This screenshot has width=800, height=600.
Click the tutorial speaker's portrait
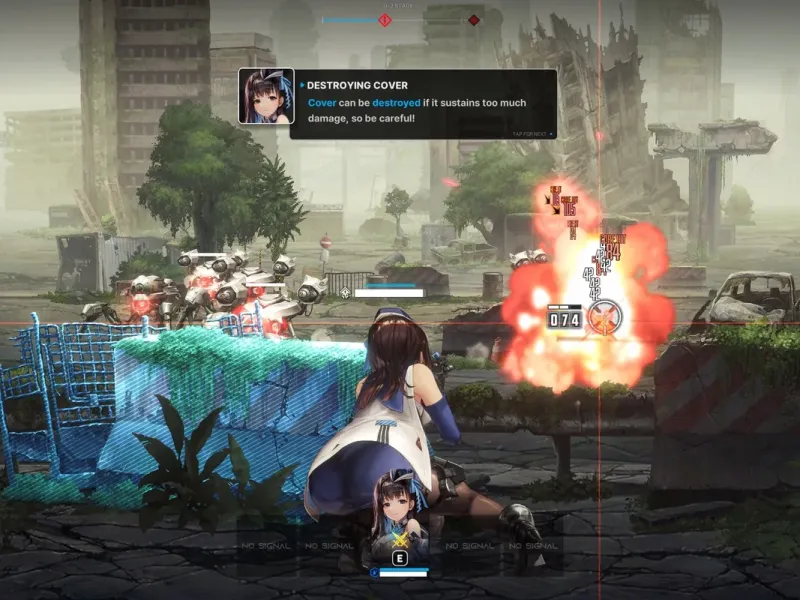coord(266,96)
